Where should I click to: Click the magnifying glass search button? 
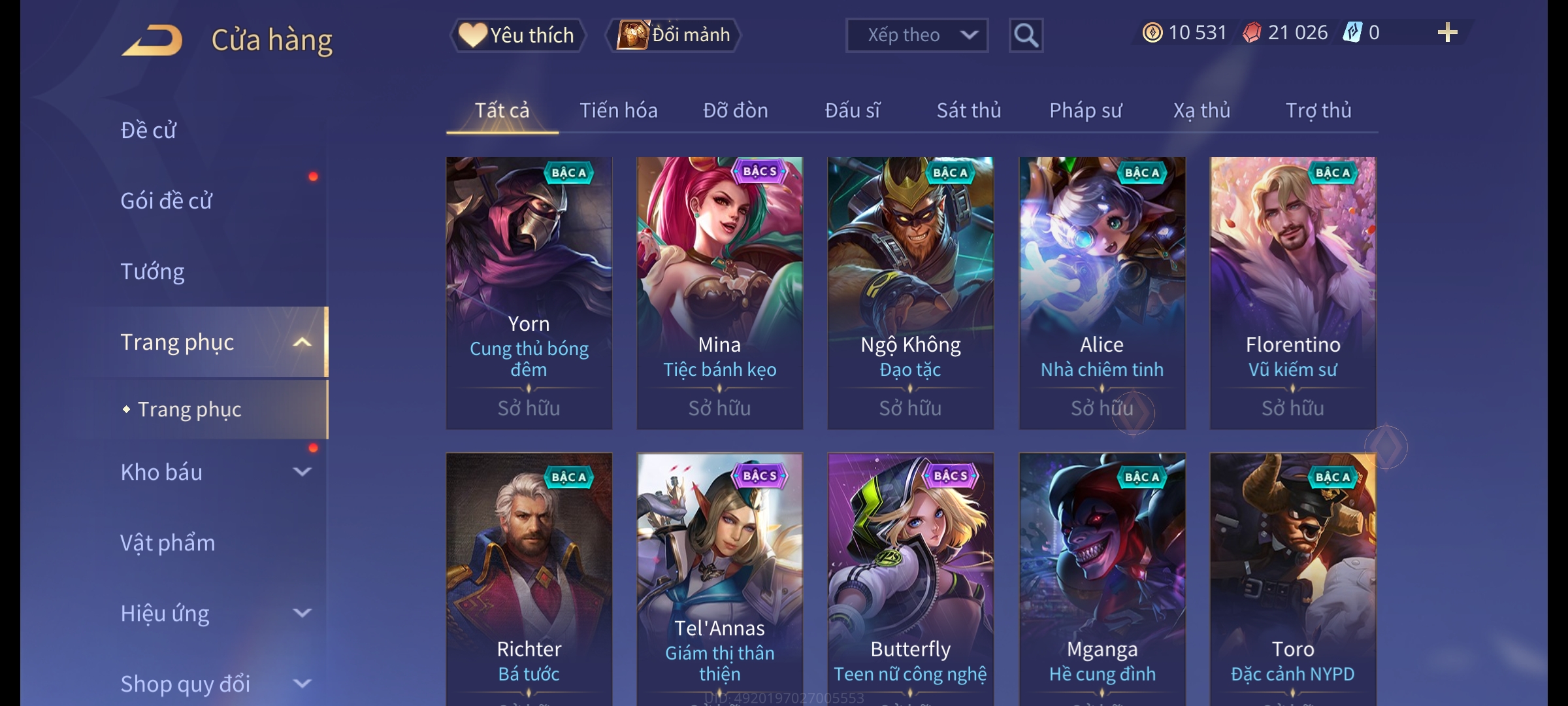1026,35
